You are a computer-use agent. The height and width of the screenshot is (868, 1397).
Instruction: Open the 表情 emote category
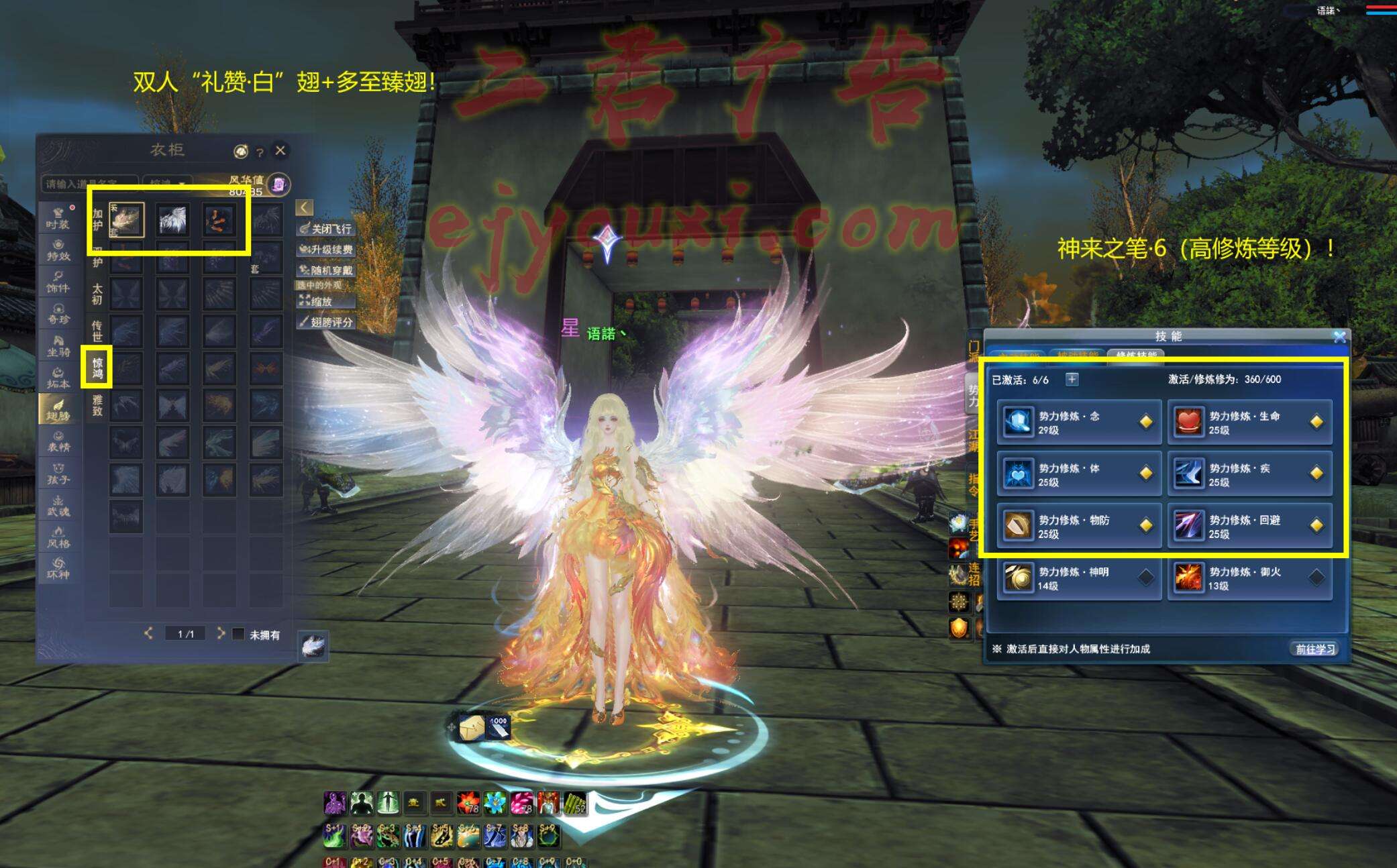pyautogui.click(x=58, y=441)
